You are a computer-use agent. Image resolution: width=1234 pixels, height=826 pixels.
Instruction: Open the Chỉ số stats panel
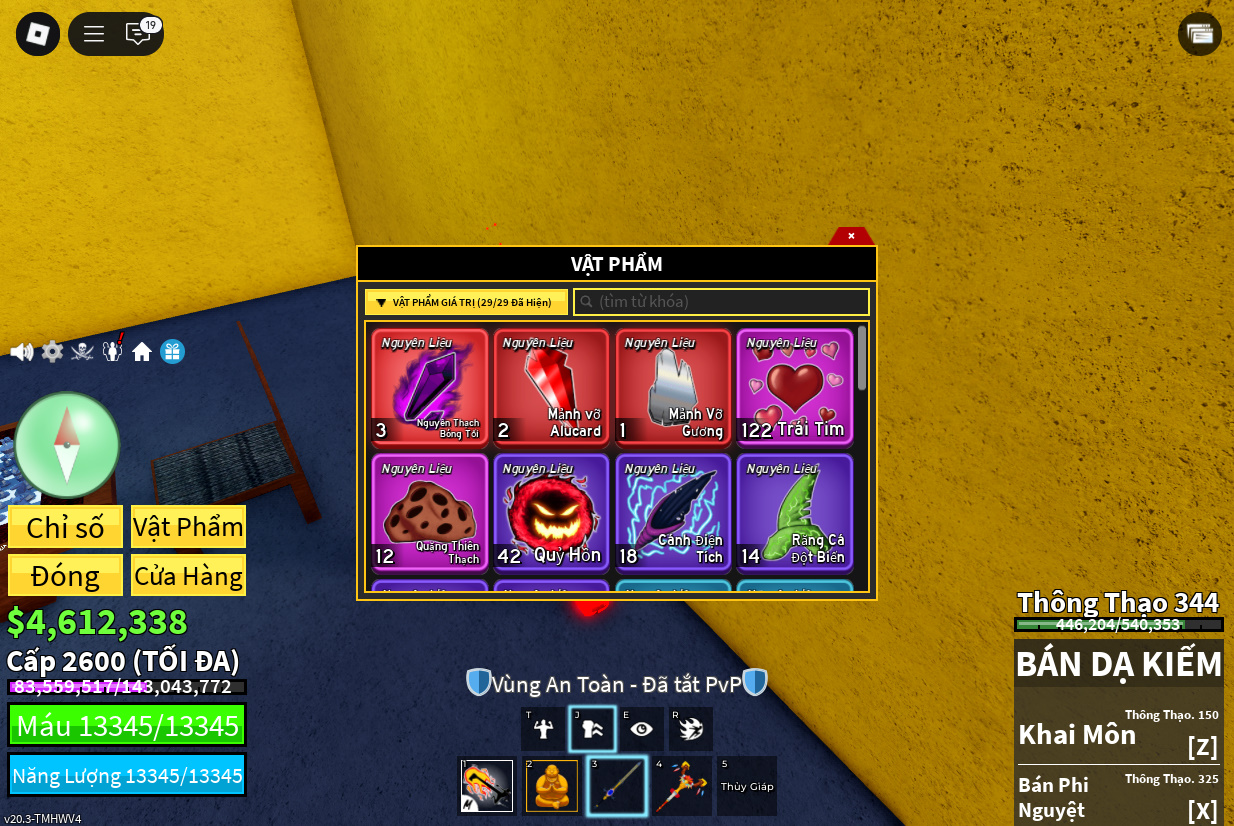pos(65,527)
